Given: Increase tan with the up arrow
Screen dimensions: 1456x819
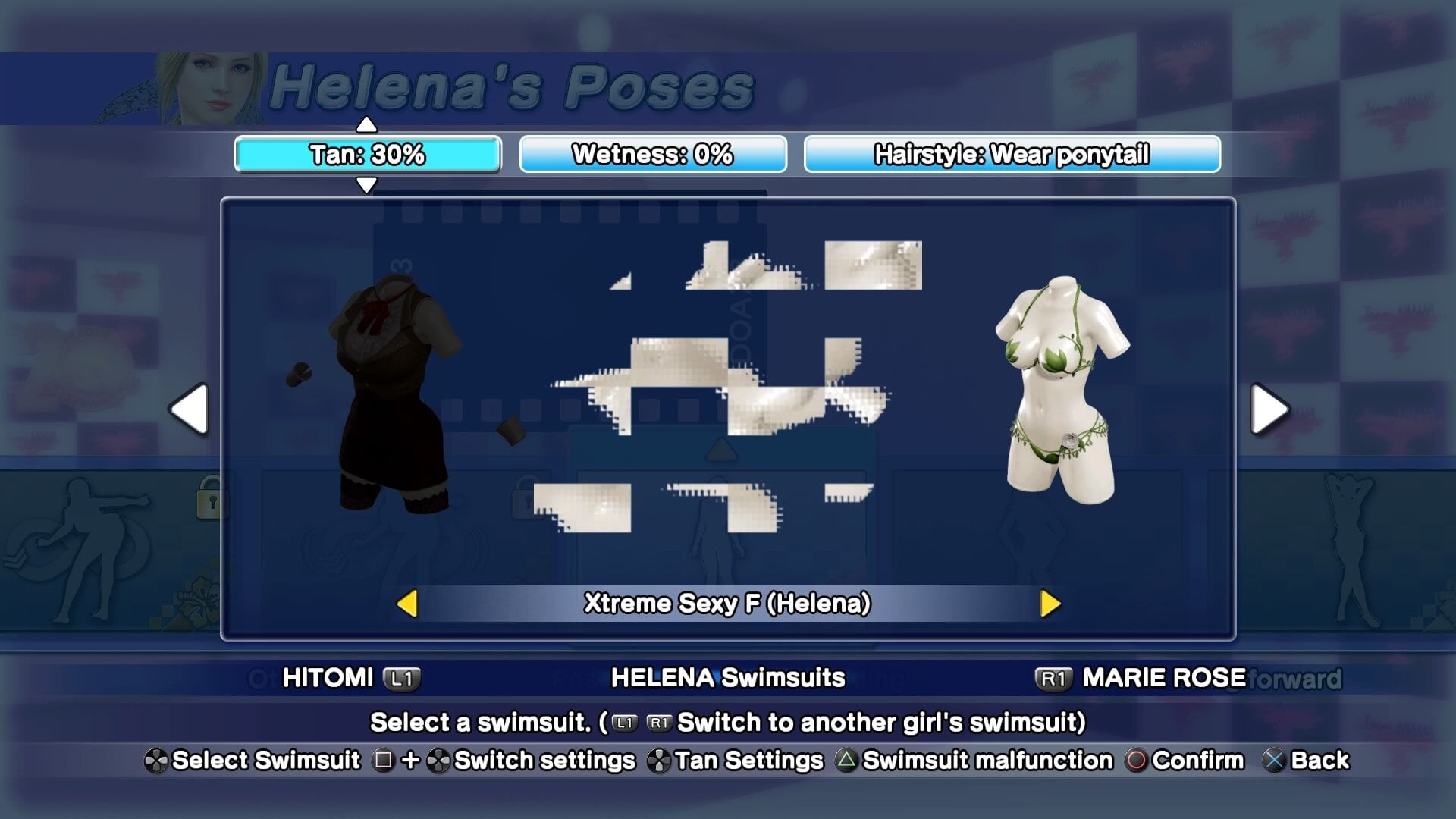Looking at the screenshot, I should click(366, 124).
